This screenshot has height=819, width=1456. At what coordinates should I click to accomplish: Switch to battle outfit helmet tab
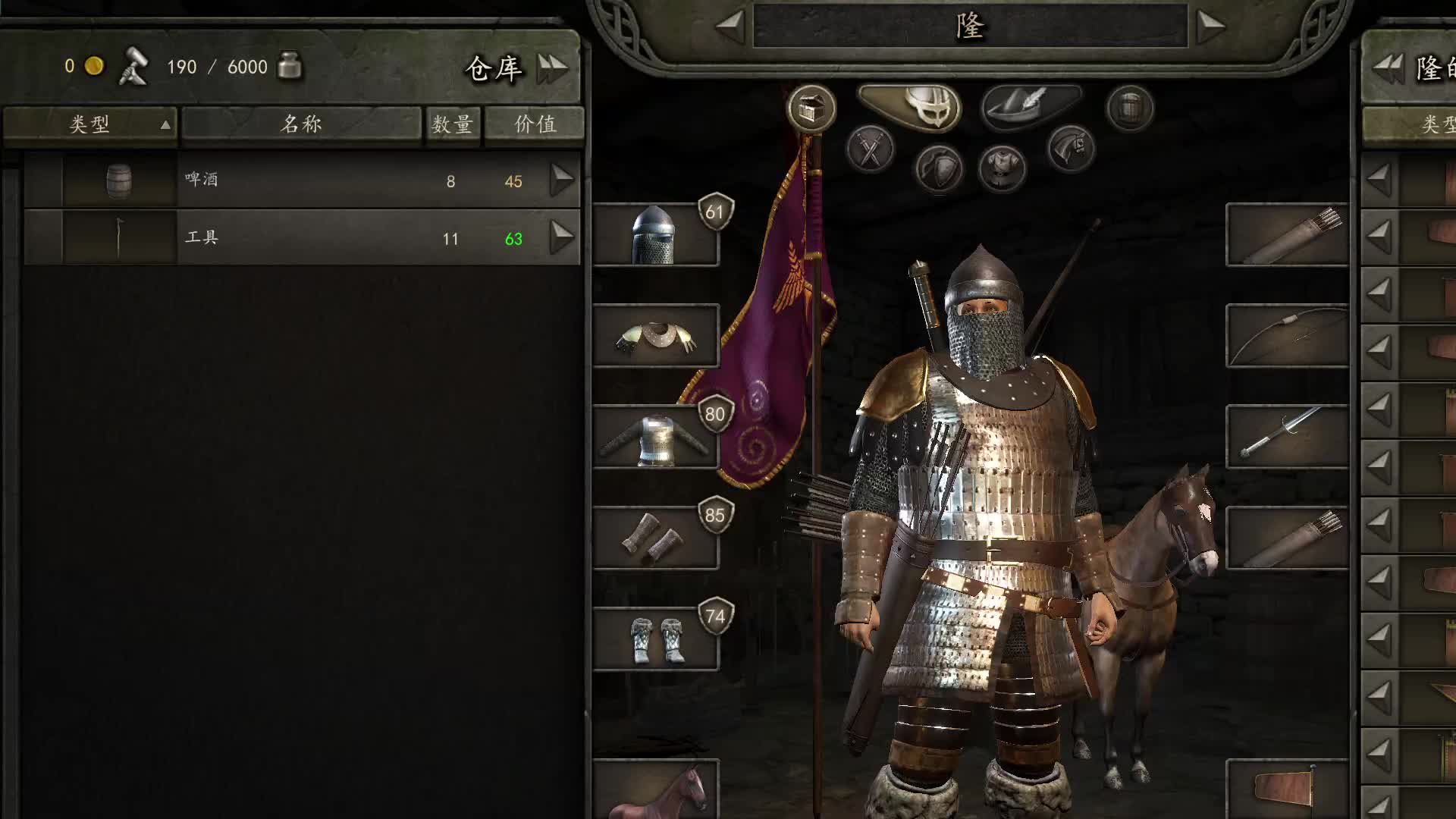tap(910, 108)
